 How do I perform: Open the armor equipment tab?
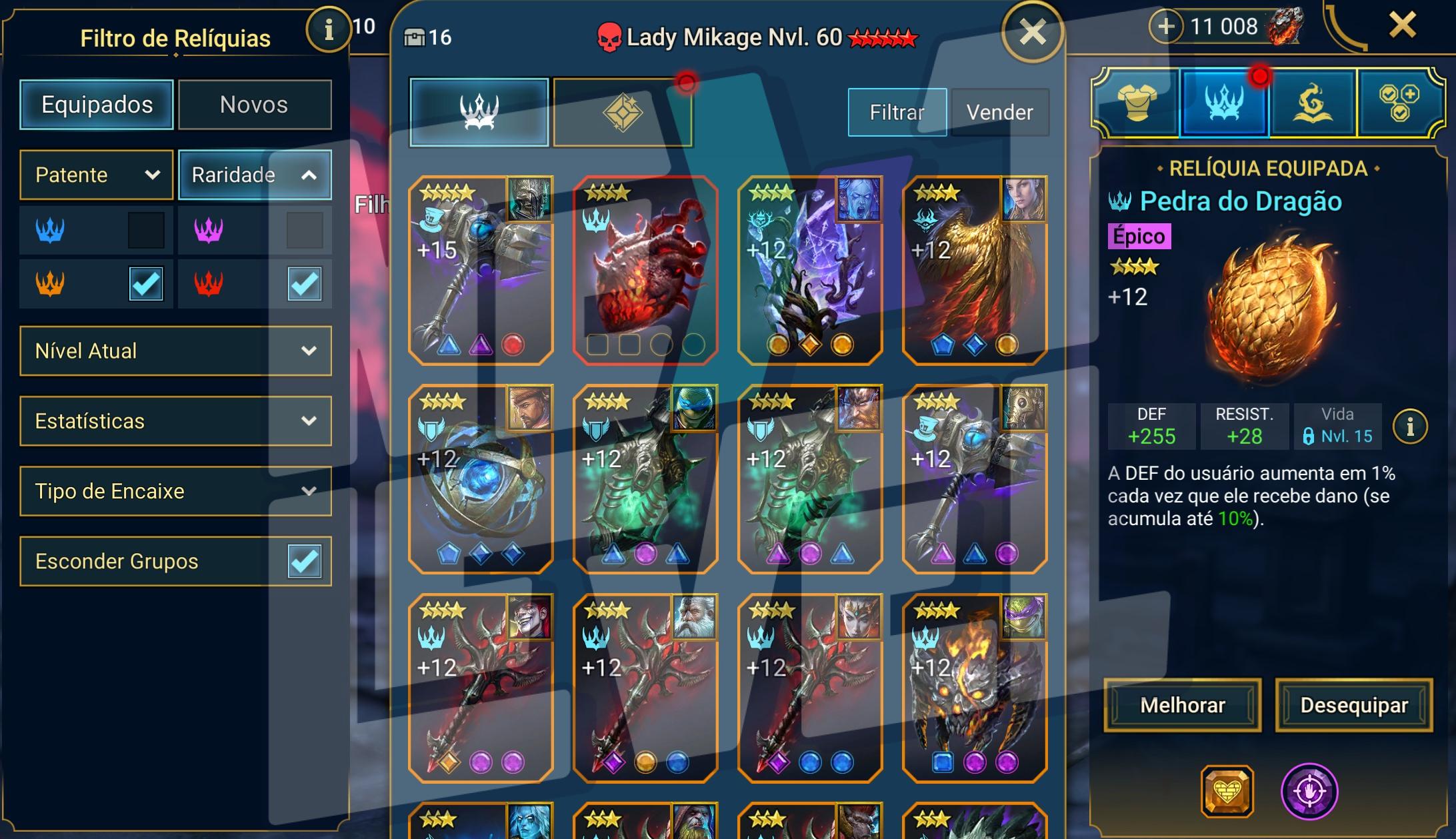1137,103
